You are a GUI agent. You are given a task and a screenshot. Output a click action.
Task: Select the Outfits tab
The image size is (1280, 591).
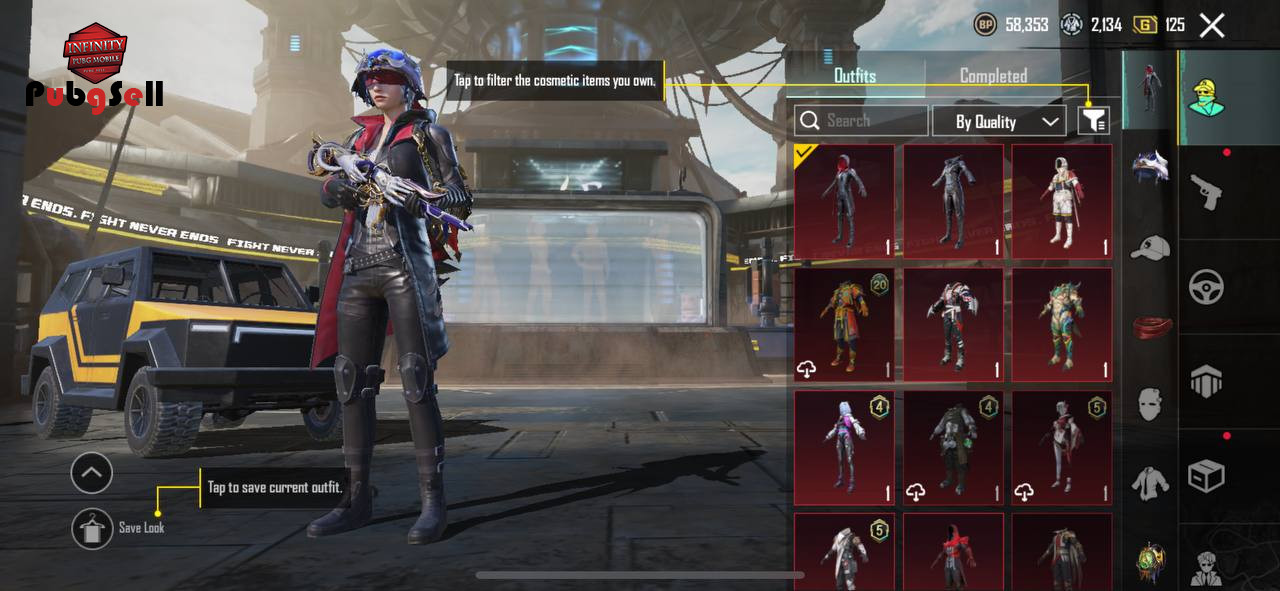(x=855, y=76)
